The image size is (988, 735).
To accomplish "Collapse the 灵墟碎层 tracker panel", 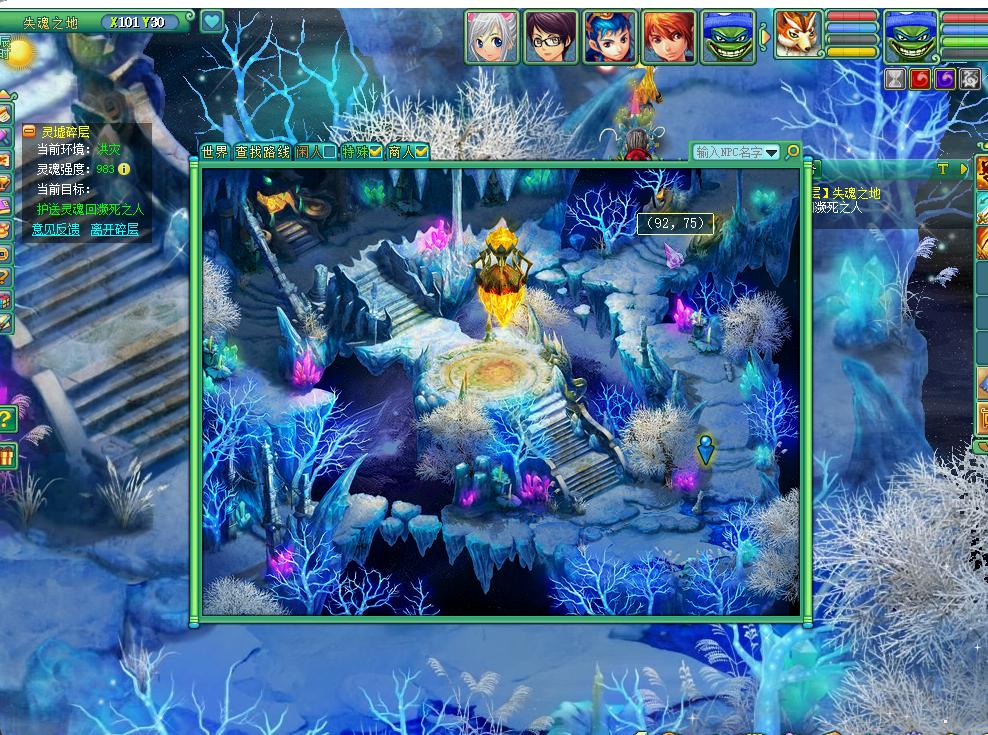I will pyautogui.click(x=30, y=131).
